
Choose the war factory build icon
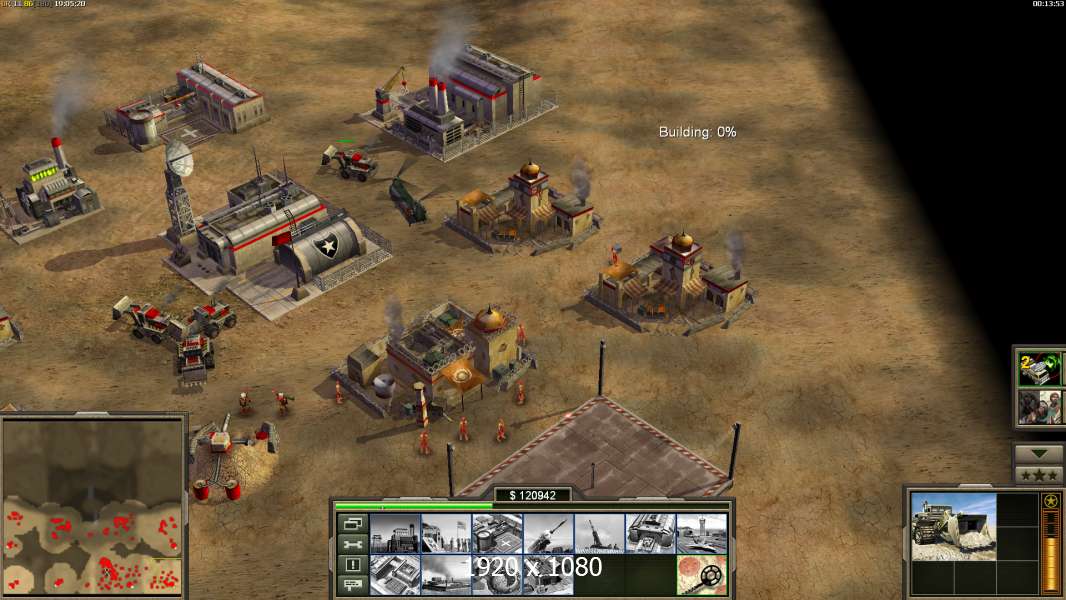[x=650, y=533]
